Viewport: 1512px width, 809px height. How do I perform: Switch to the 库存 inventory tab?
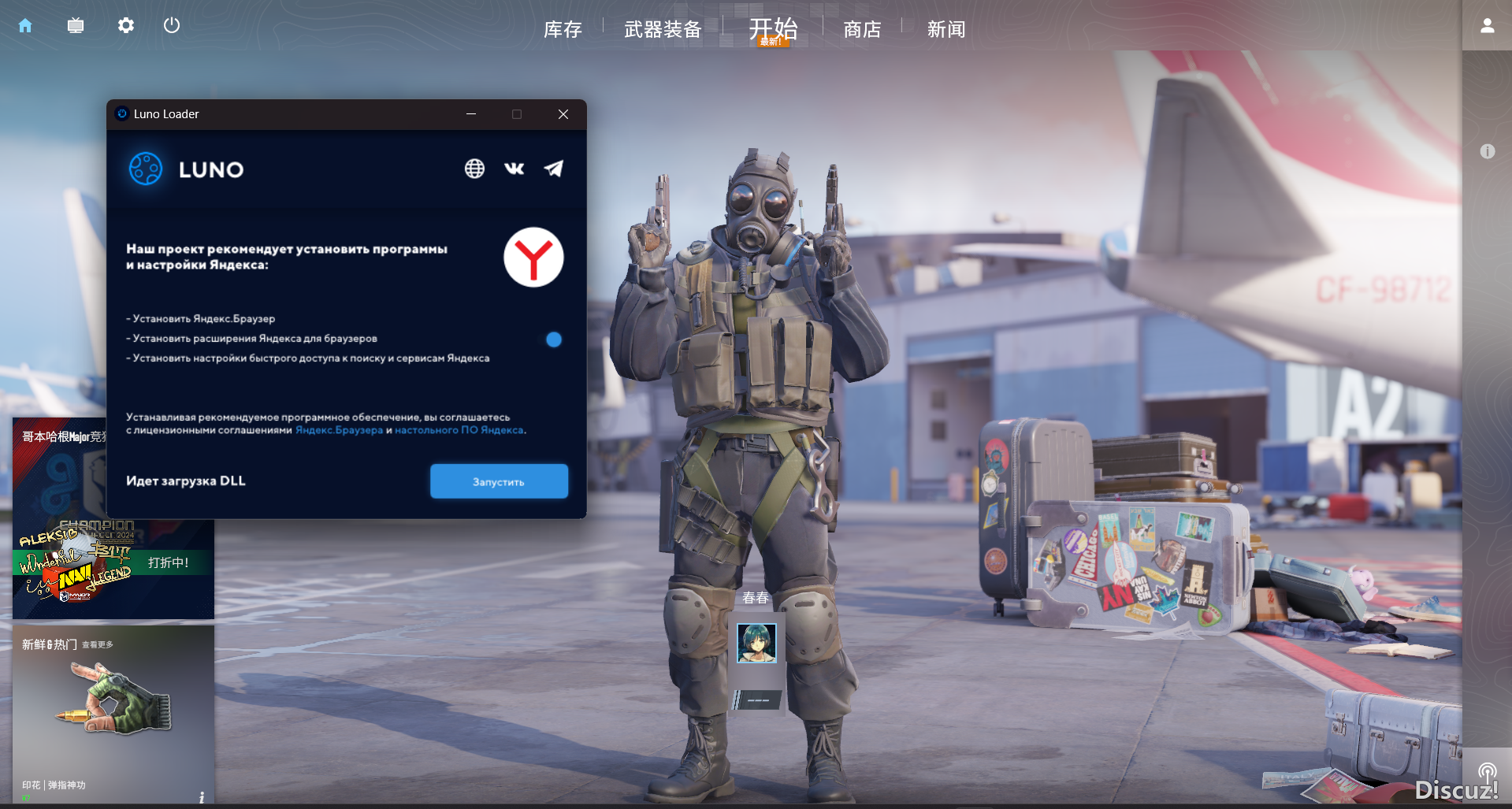pos(563,30)
